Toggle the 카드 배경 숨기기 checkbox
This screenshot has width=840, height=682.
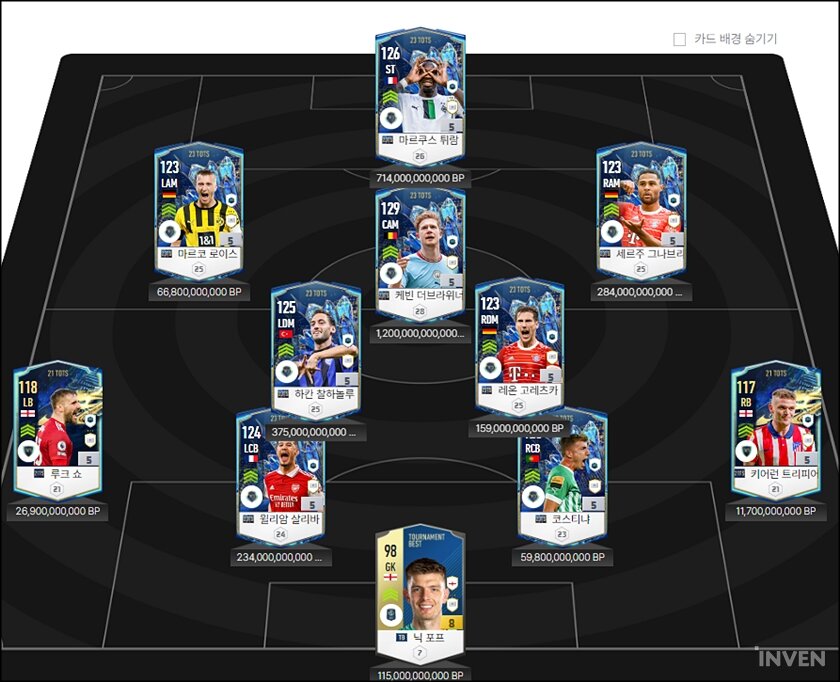coord(680,39)
